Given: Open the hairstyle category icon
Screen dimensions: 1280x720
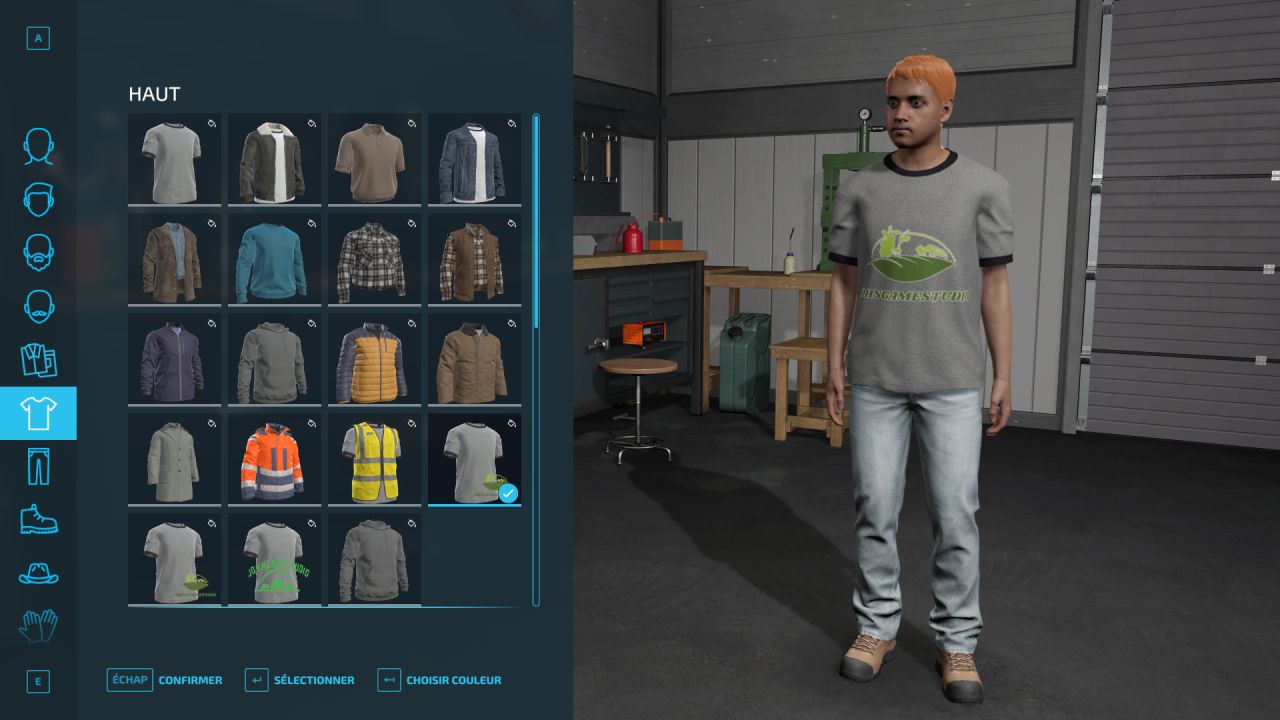Looking at the screenshot, I should (x=37, y=201).
